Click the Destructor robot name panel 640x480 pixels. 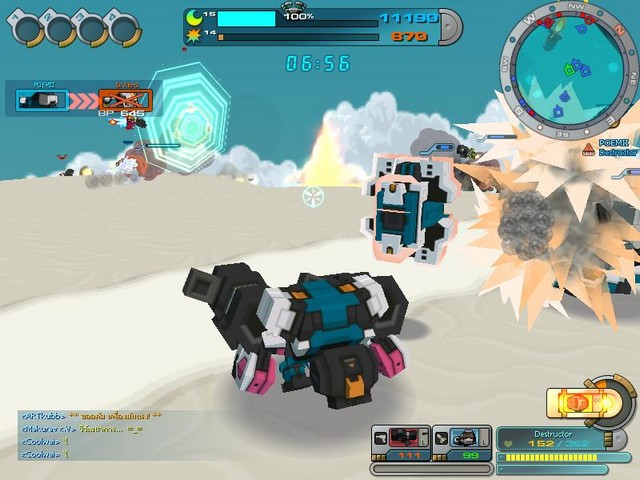click(x=551, y=440)
